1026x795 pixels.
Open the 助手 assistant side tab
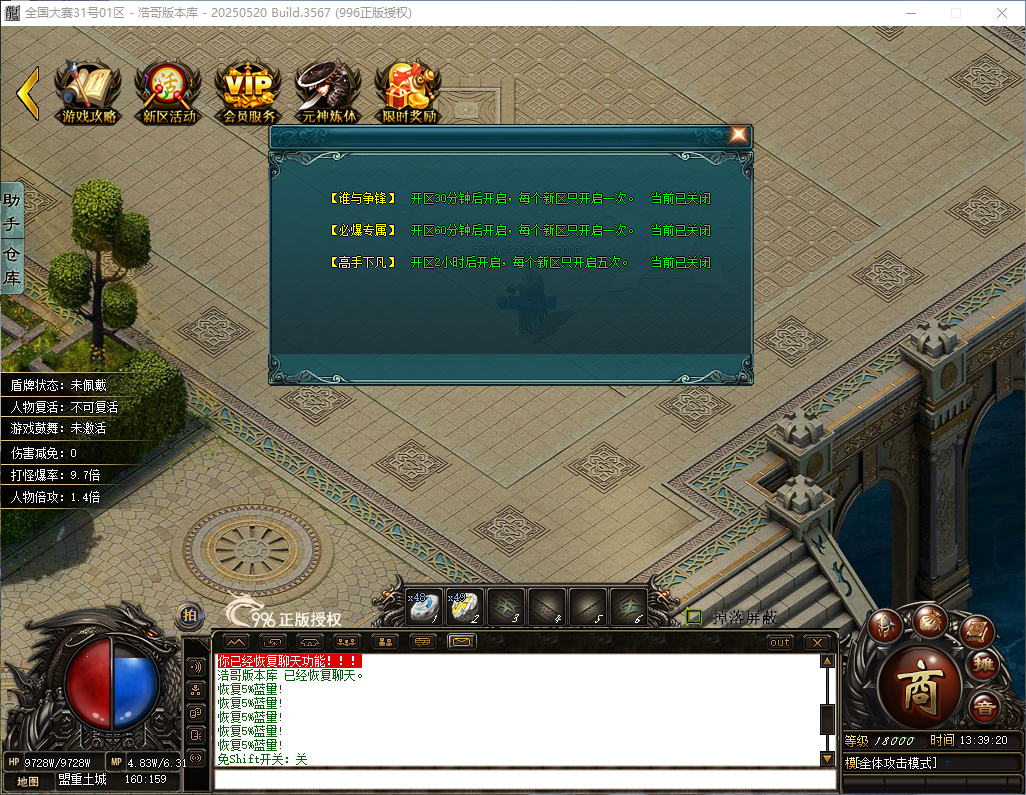(x=12, y=212)
